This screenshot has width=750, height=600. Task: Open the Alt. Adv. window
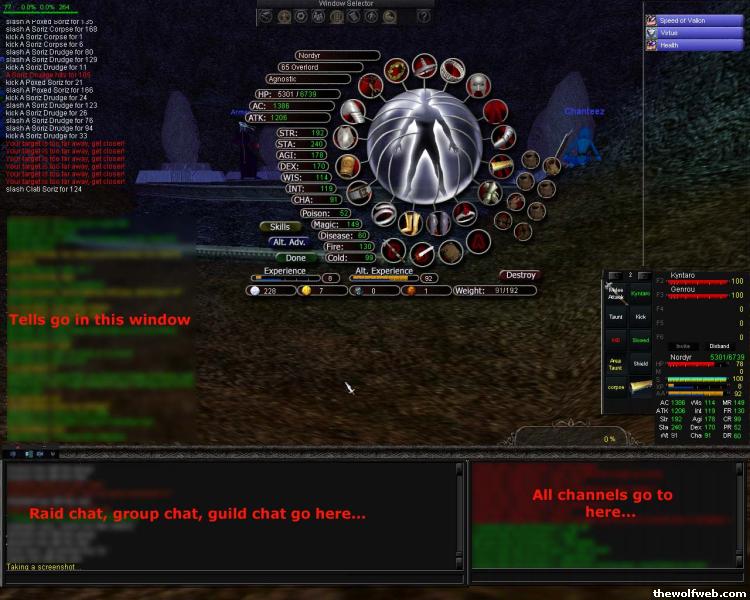click(288, 242)
